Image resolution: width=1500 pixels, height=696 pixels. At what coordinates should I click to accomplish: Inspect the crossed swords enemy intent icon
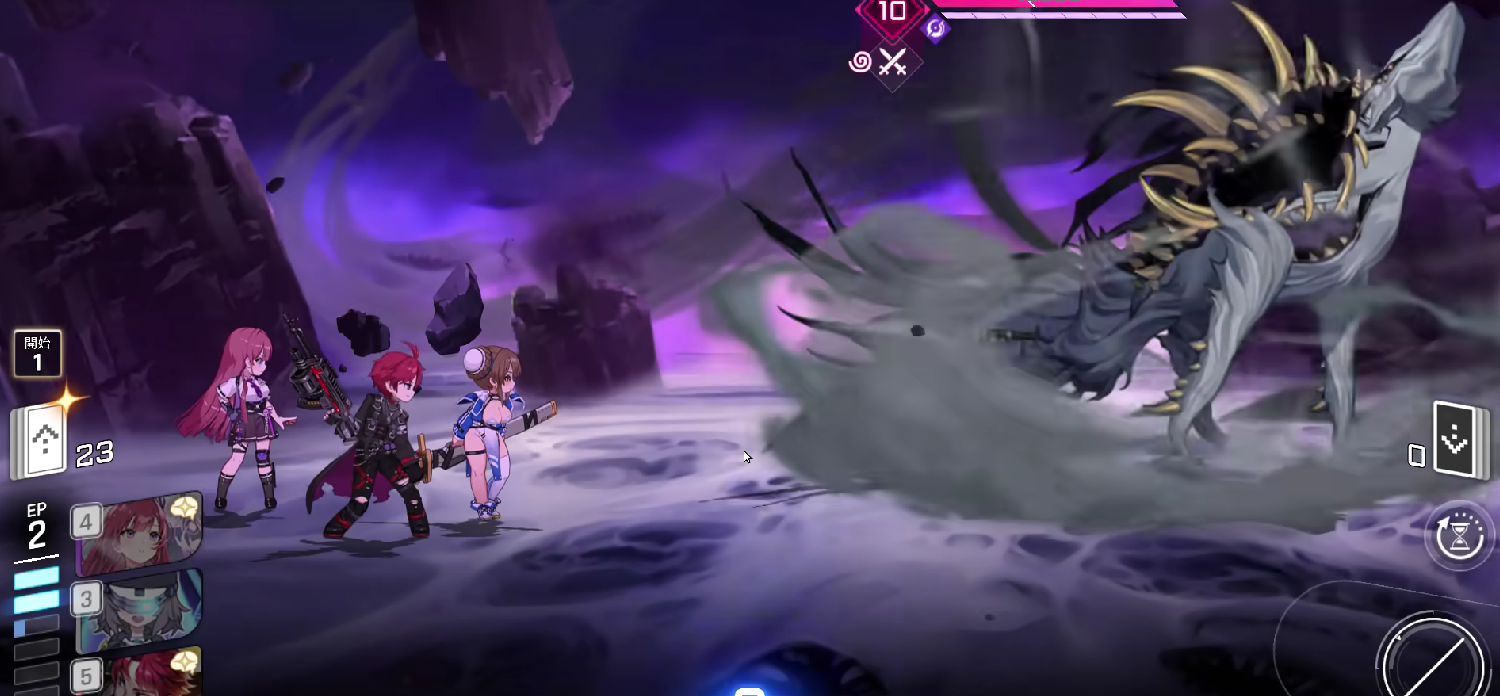[x=892, y=63]
